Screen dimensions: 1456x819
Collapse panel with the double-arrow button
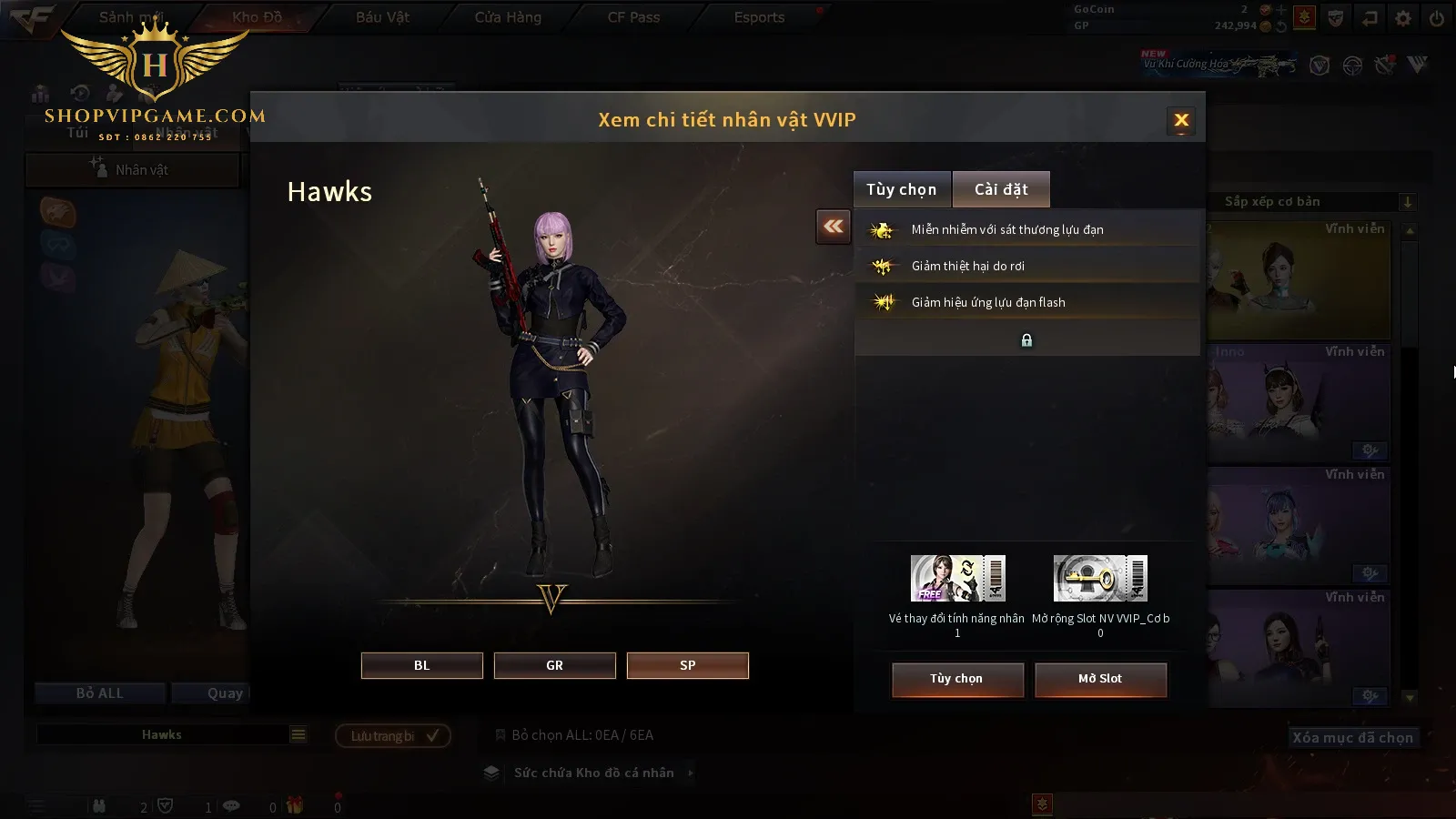coord(834,227)
